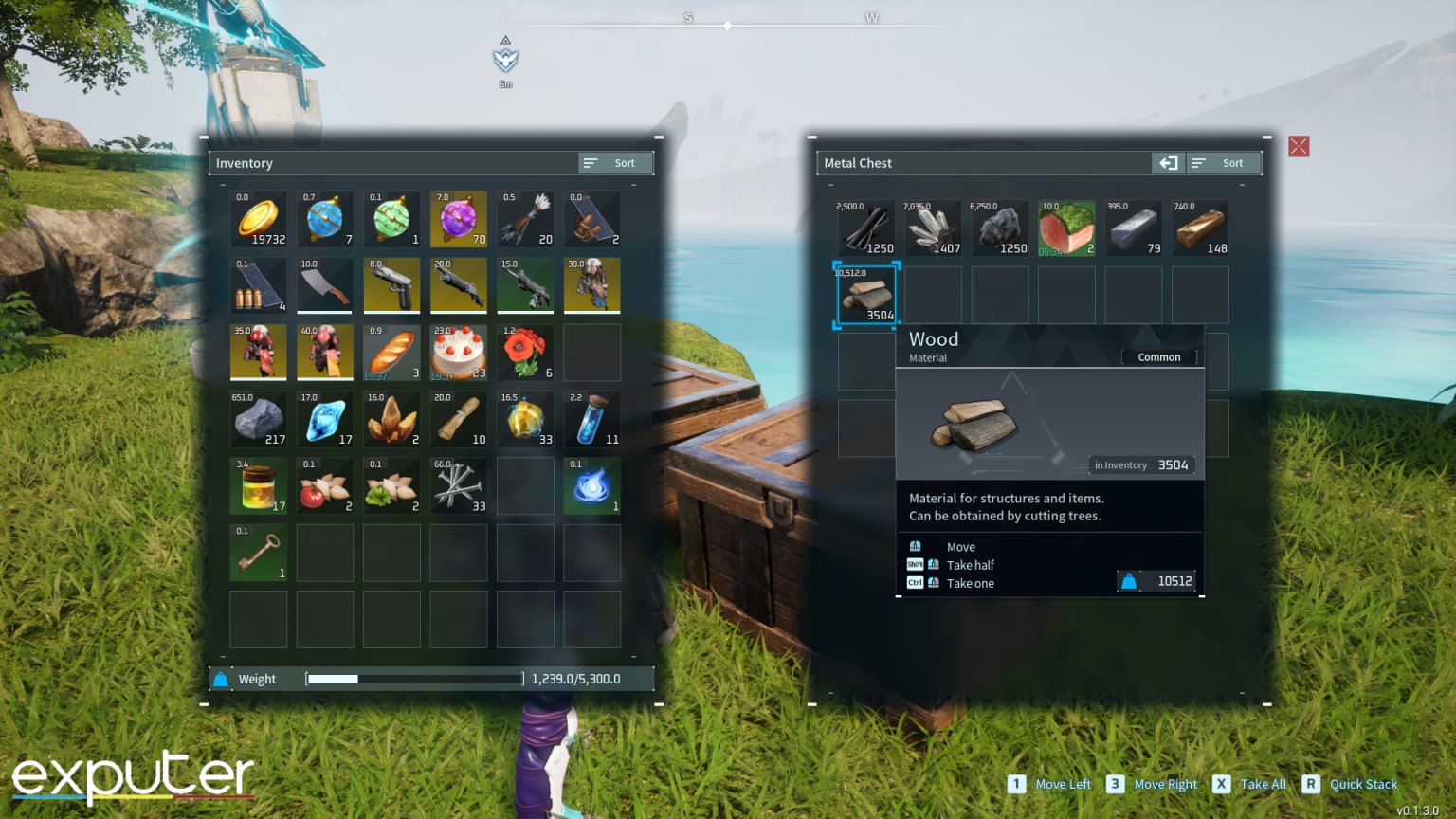
Task: Click the arrows stack in inventory
Action: point(525,219)
